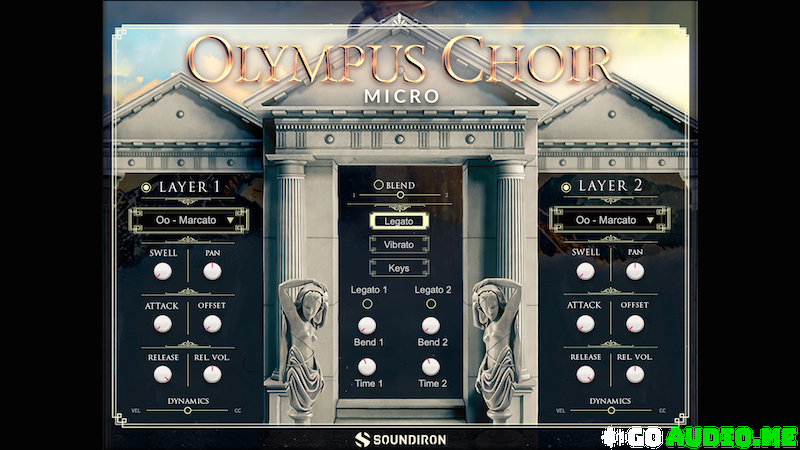Toggle the Layer 1 power button
Screen dimensions: 800x450
[x=147, y=187]
